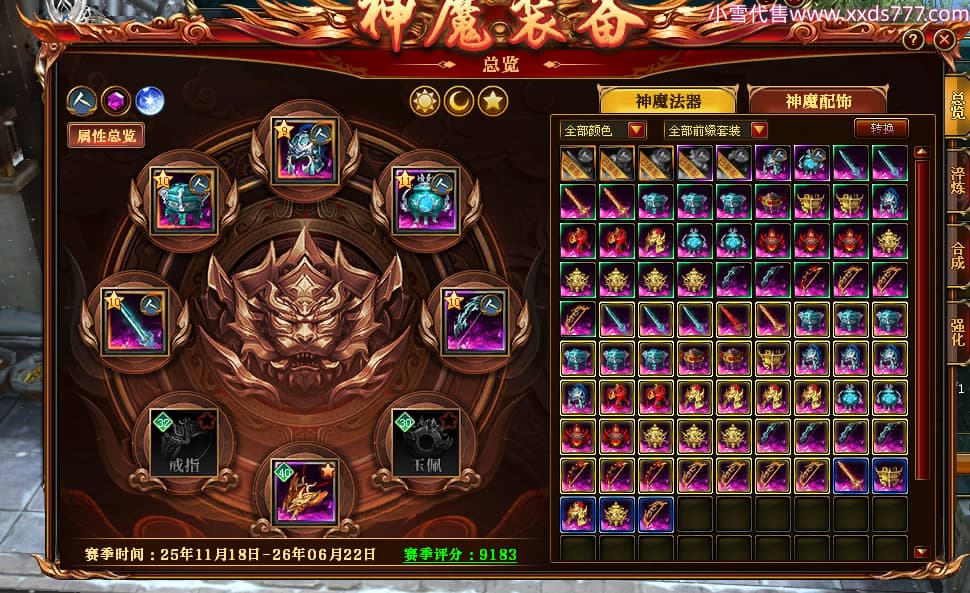Image resolution: width=970 pixels, height=593 pixels.
Task: Click the purple gem icon
Action: pos(116,100)
